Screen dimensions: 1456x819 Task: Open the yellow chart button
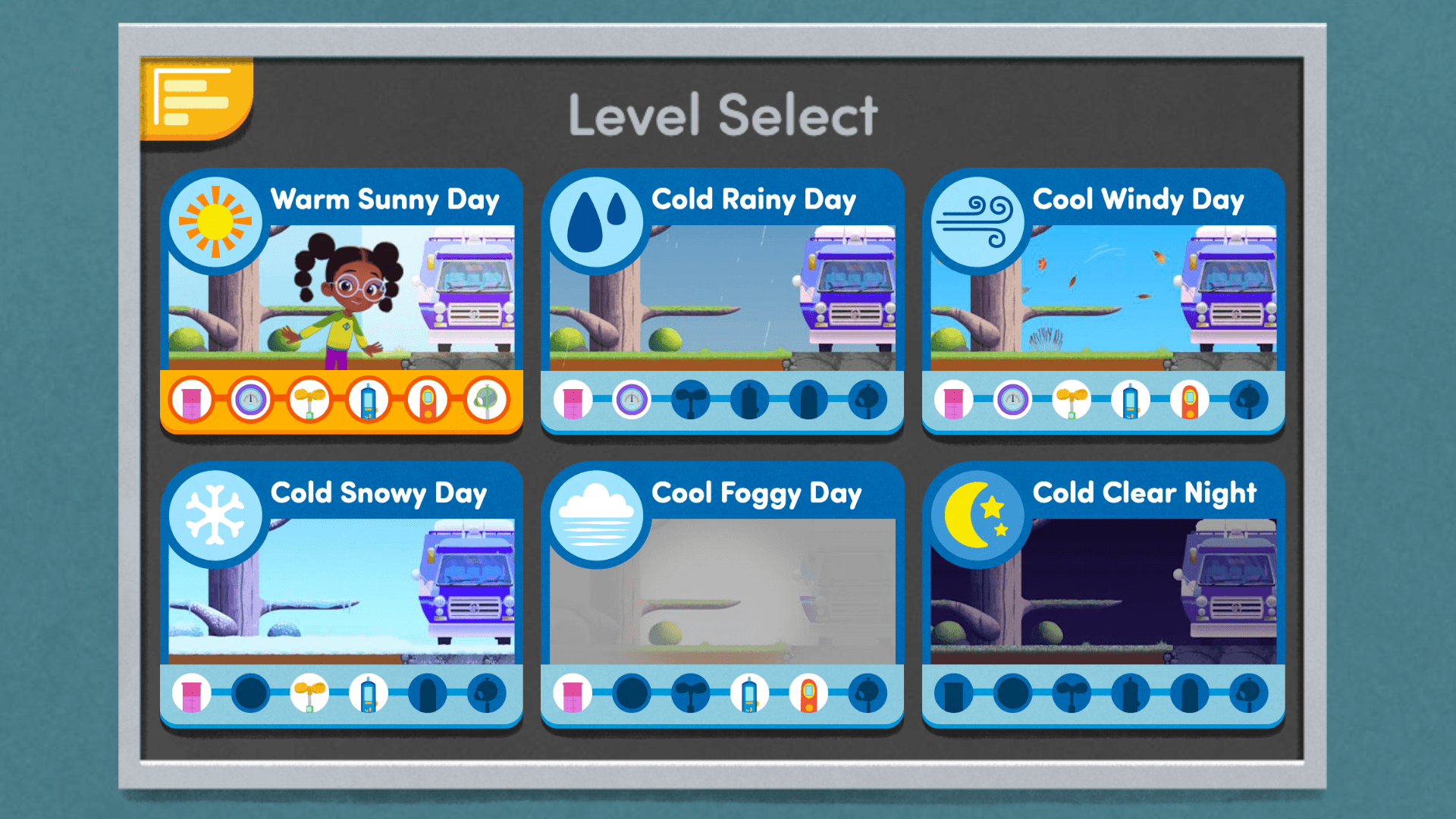click(x=195, y=99)
